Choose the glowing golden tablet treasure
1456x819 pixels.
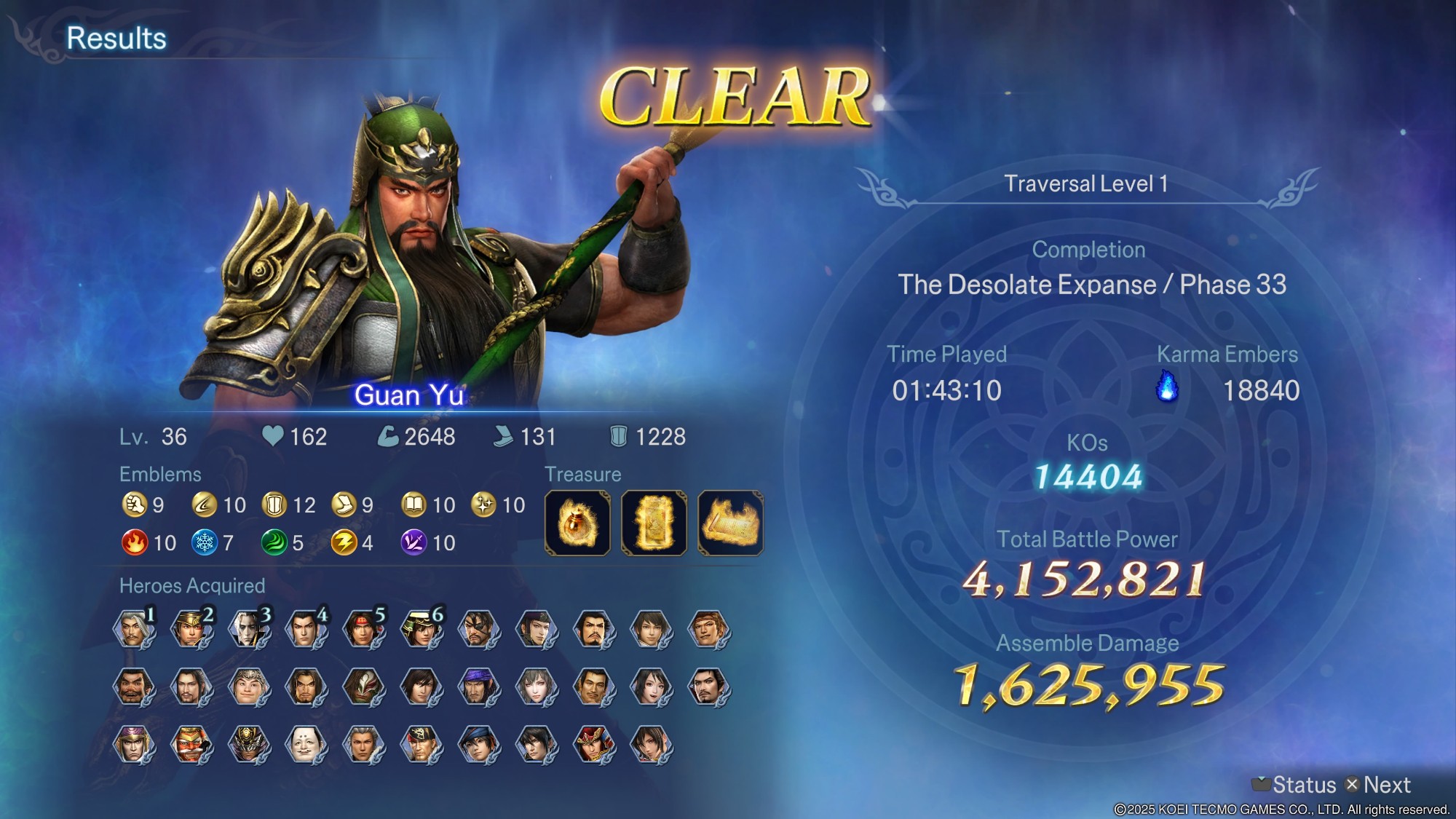(654, 523)
